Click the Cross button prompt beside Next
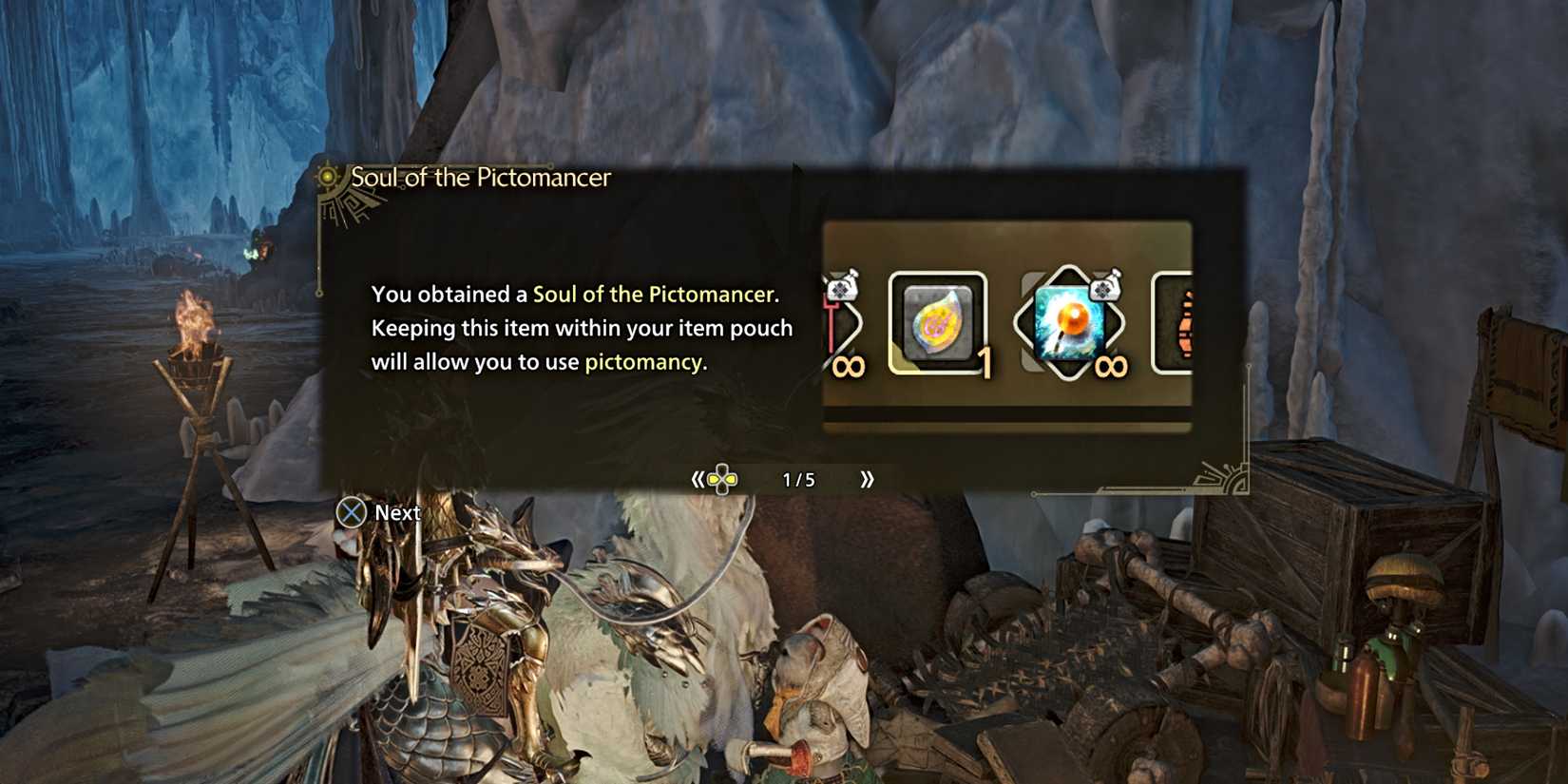 [x=353, y=512]
